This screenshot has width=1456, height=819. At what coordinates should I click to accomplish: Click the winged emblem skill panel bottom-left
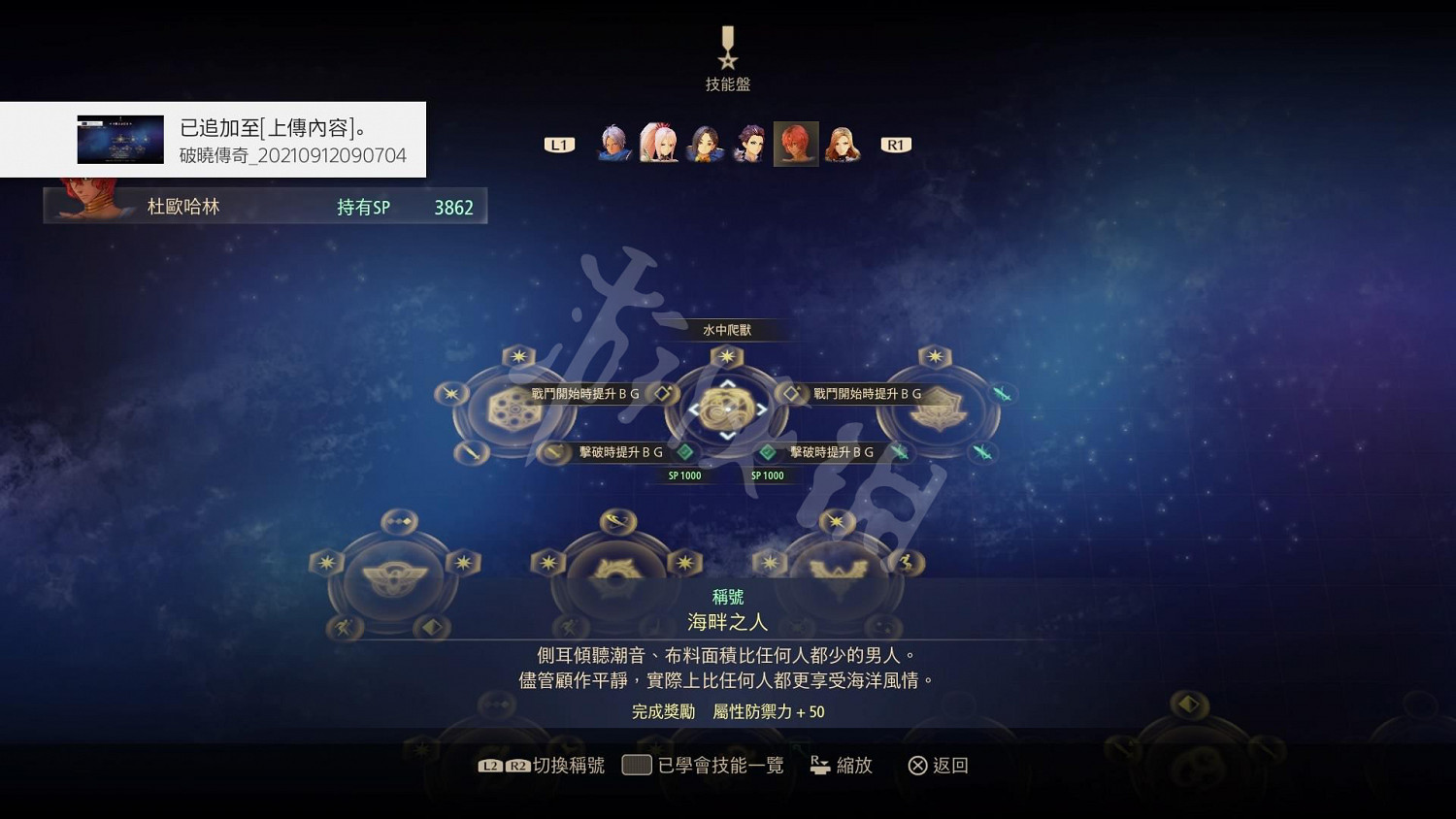tap(396, 574)
